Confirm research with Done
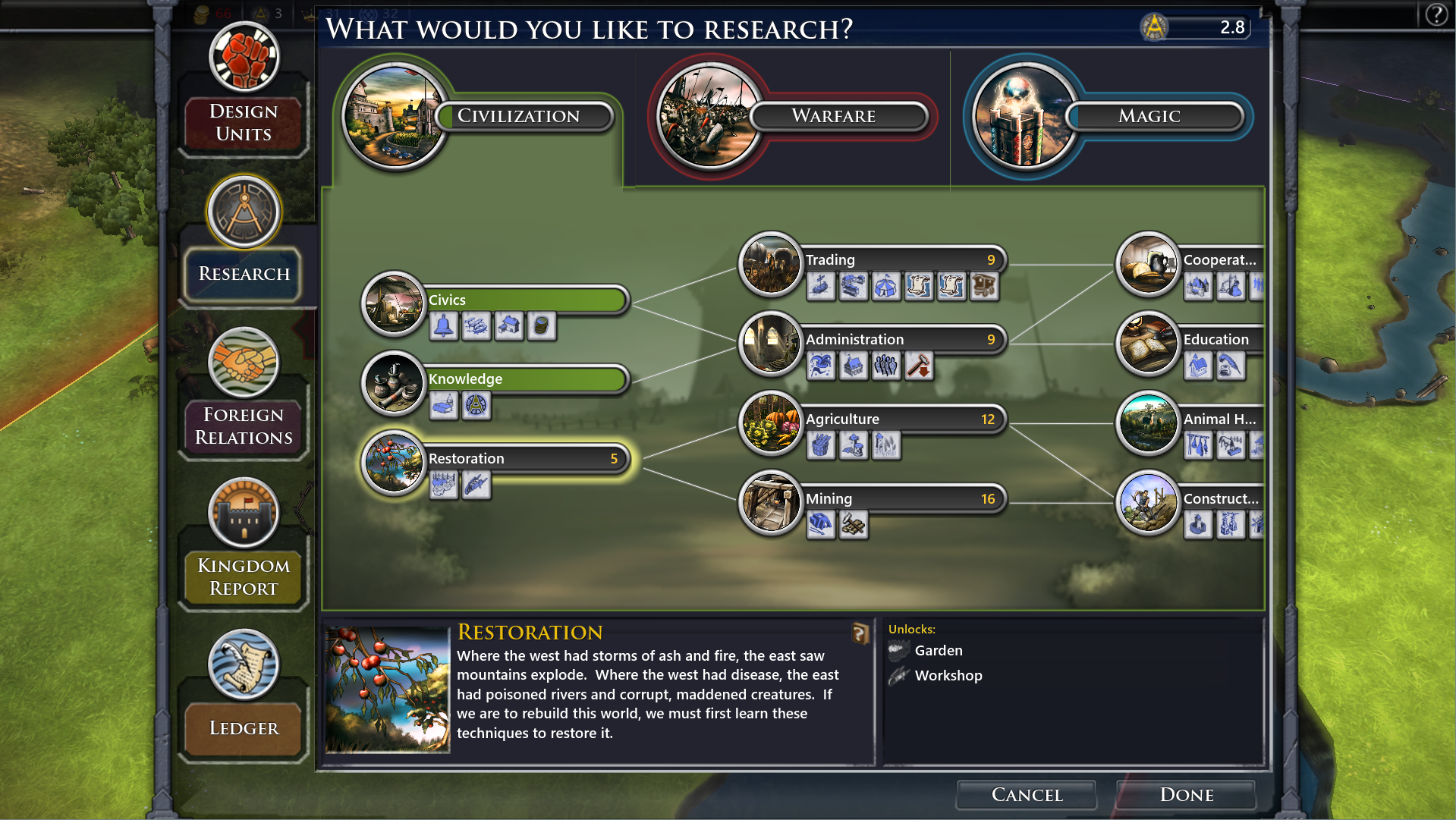This screenshot has width=1456, height=820. pyautogui.click(x=1186, y=794)
